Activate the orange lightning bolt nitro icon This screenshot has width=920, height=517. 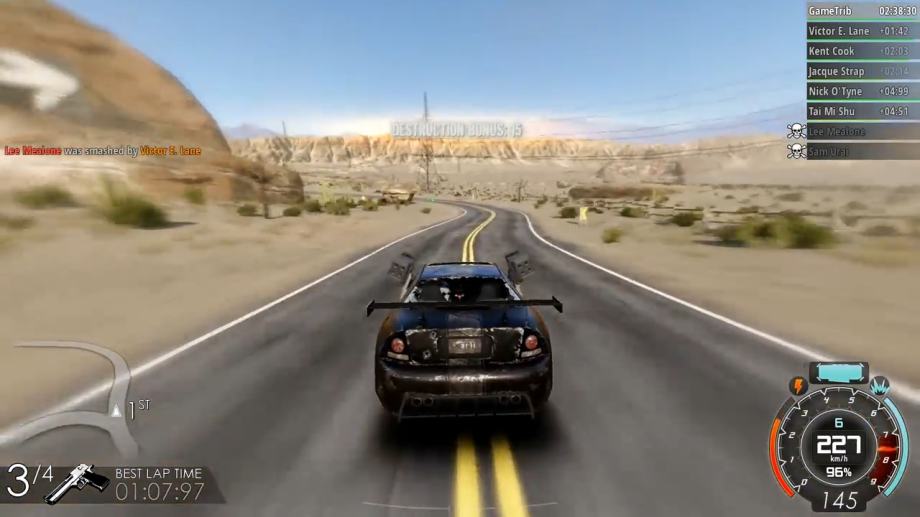point(799,385)
